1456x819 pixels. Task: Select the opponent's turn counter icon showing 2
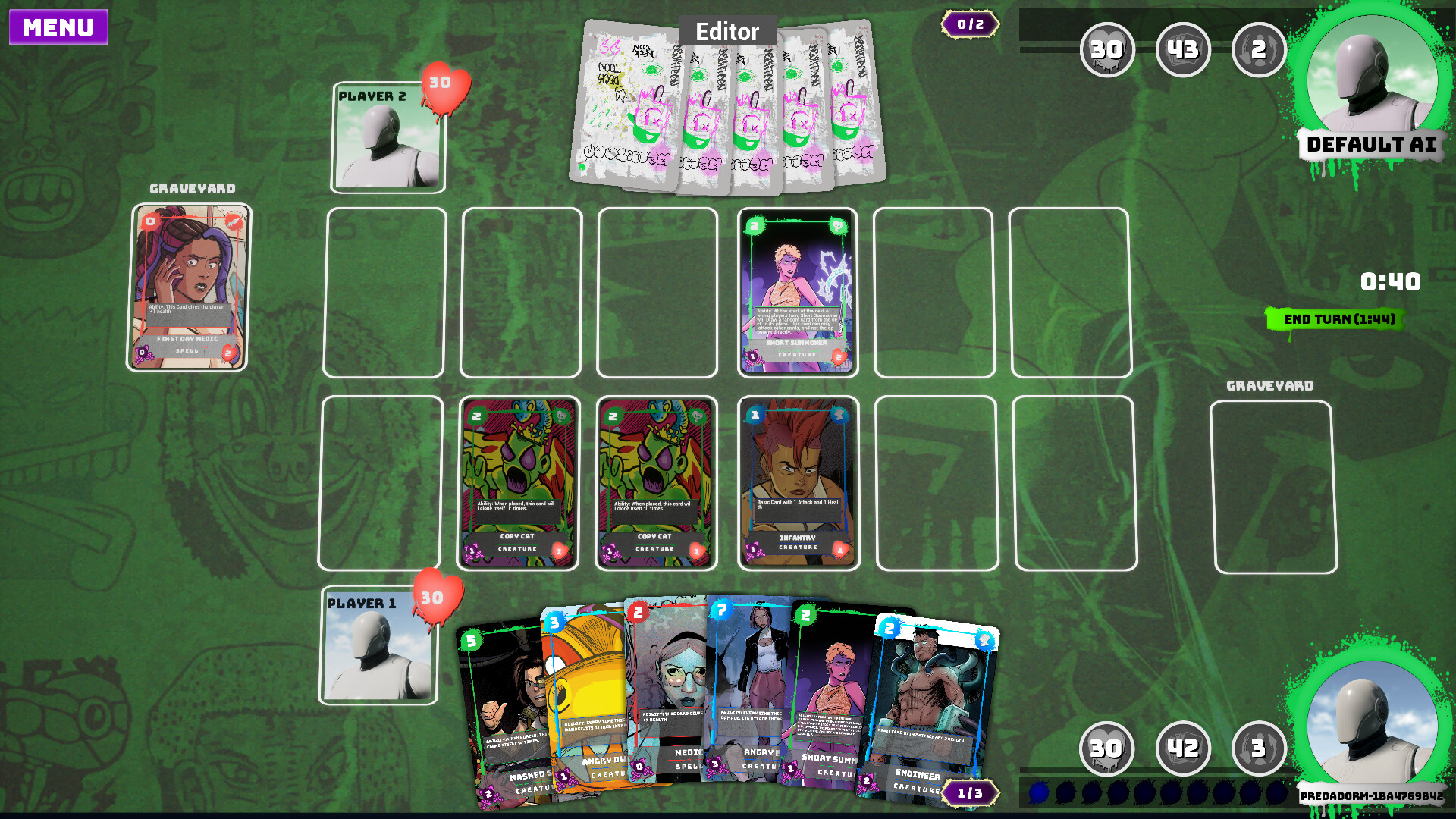point(1258,50)
